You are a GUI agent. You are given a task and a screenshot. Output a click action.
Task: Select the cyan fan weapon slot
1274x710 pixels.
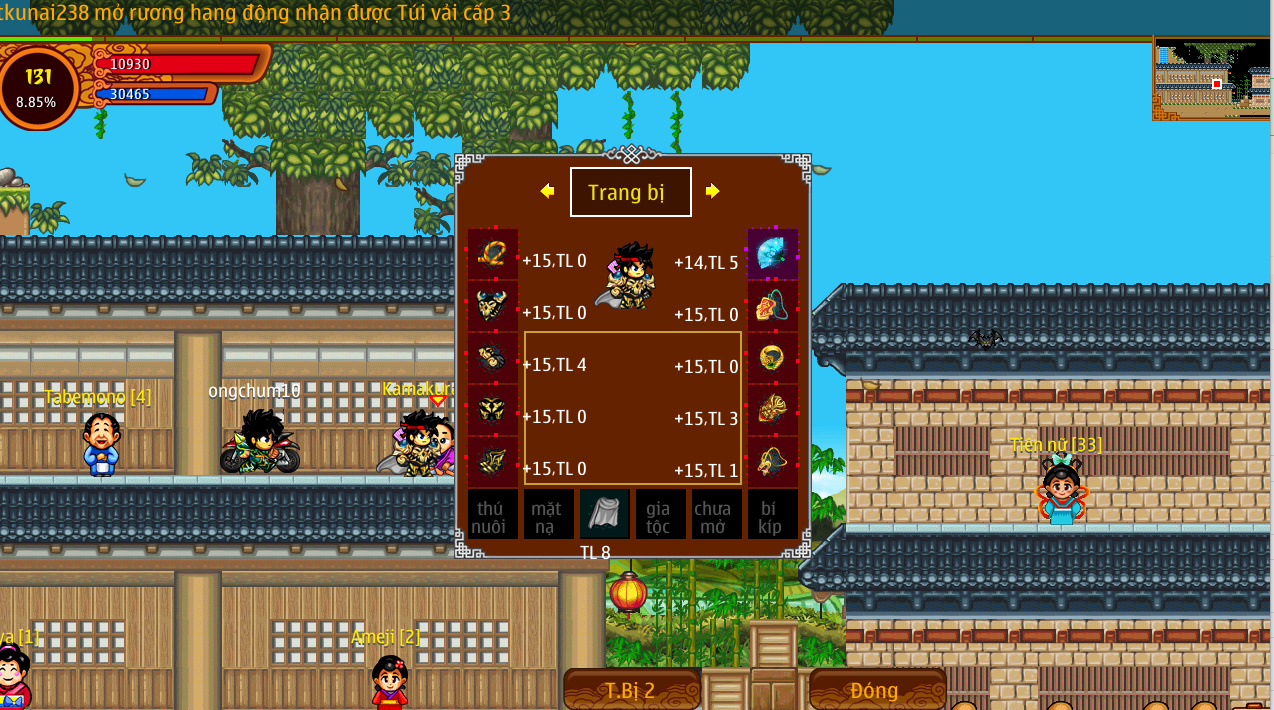click(x=773, y=254)
